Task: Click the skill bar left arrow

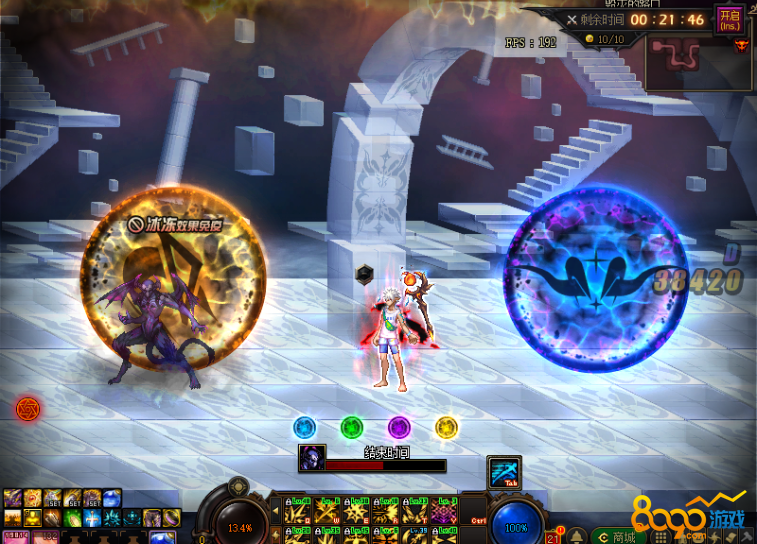Action: coord(274,512)
